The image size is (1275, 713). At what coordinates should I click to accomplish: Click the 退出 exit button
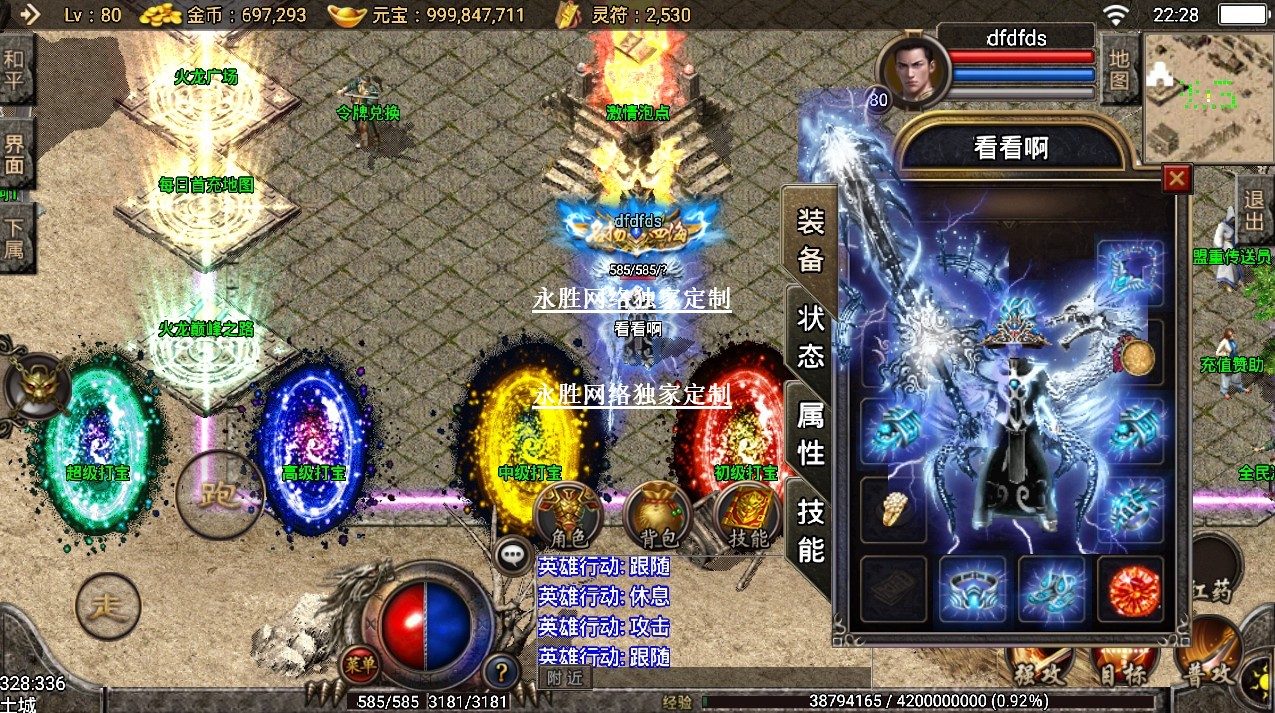[x=1253, y=210]
